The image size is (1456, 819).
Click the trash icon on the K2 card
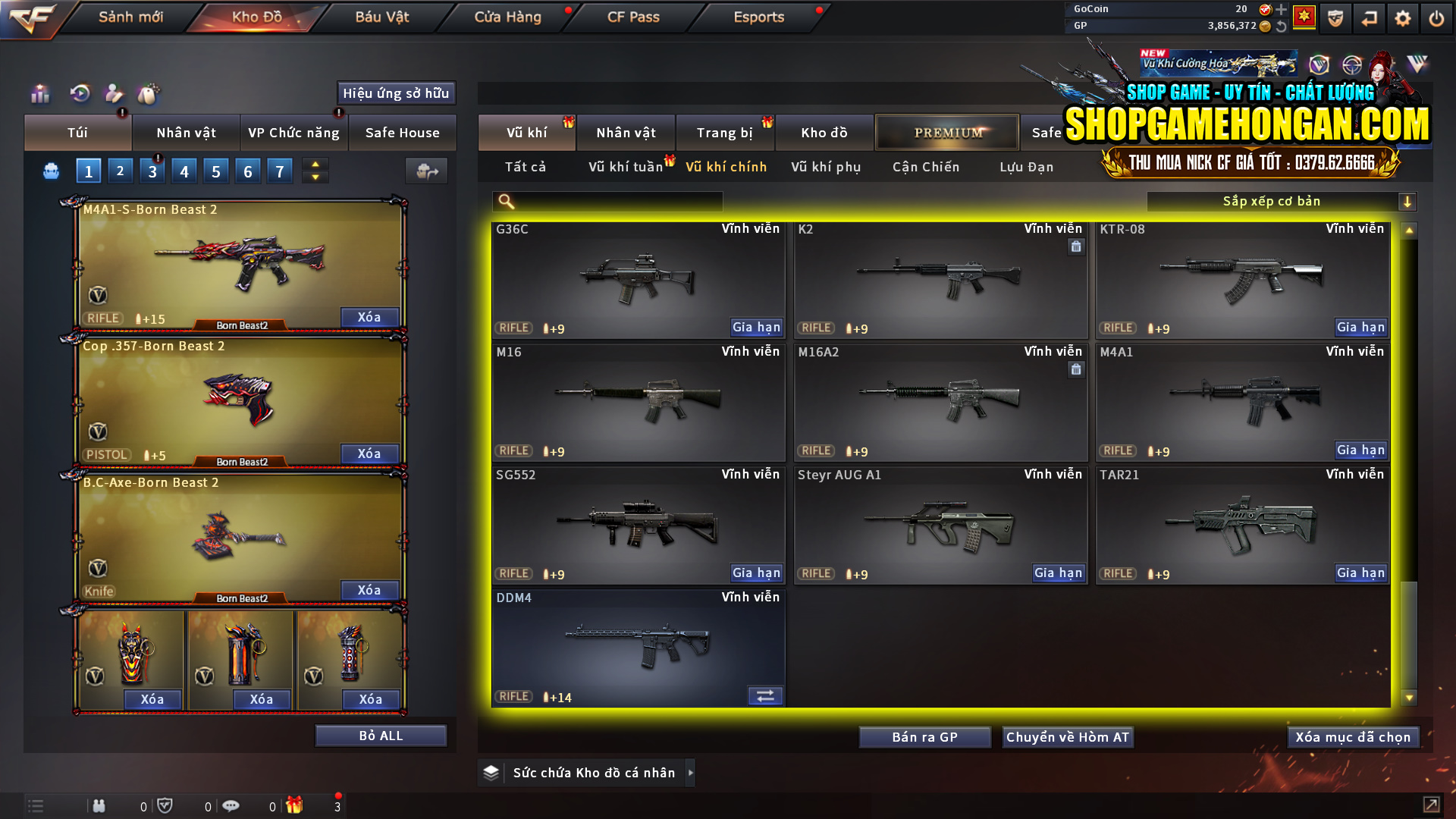1076,246
